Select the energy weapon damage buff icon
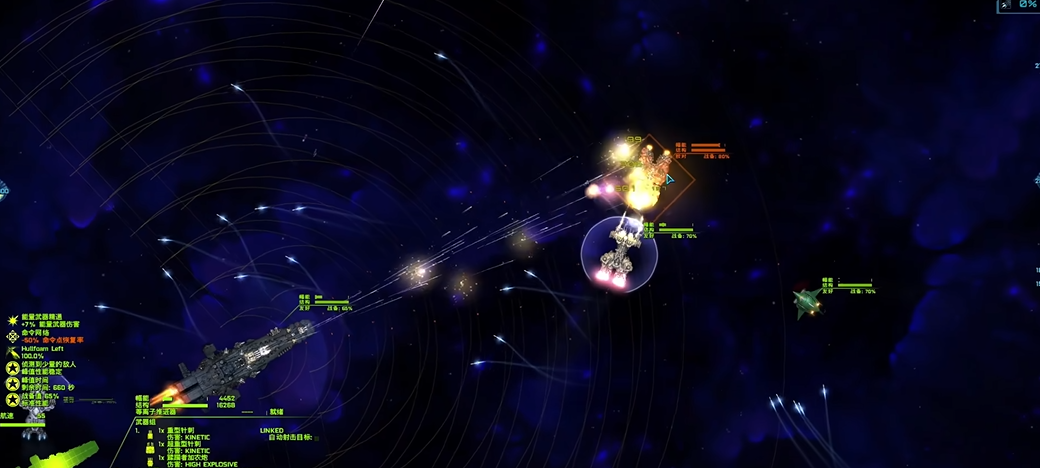 point(12,319)
